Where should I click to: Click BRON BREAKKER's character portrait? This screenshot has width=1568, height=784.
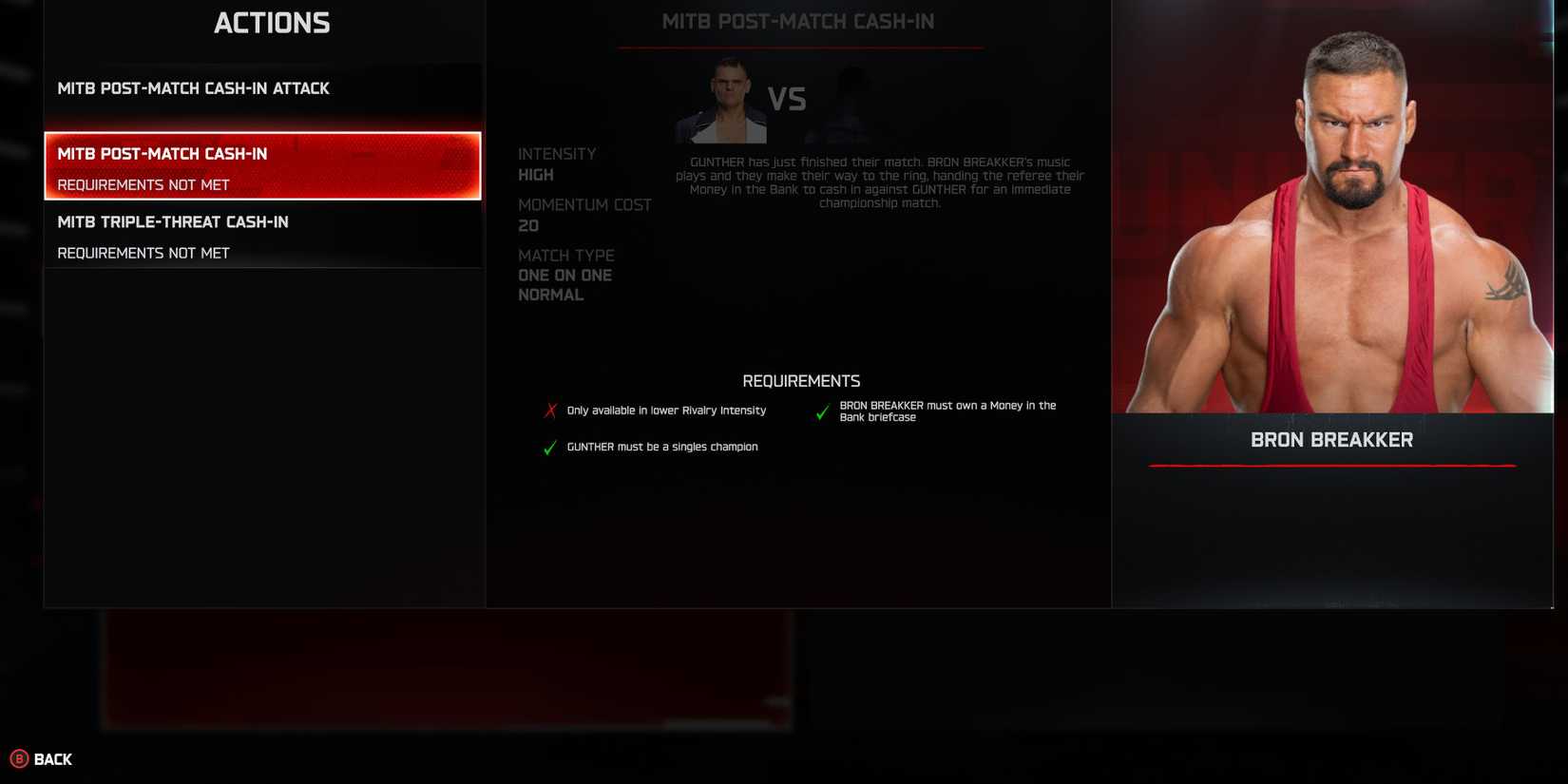tap(1330, 209)
